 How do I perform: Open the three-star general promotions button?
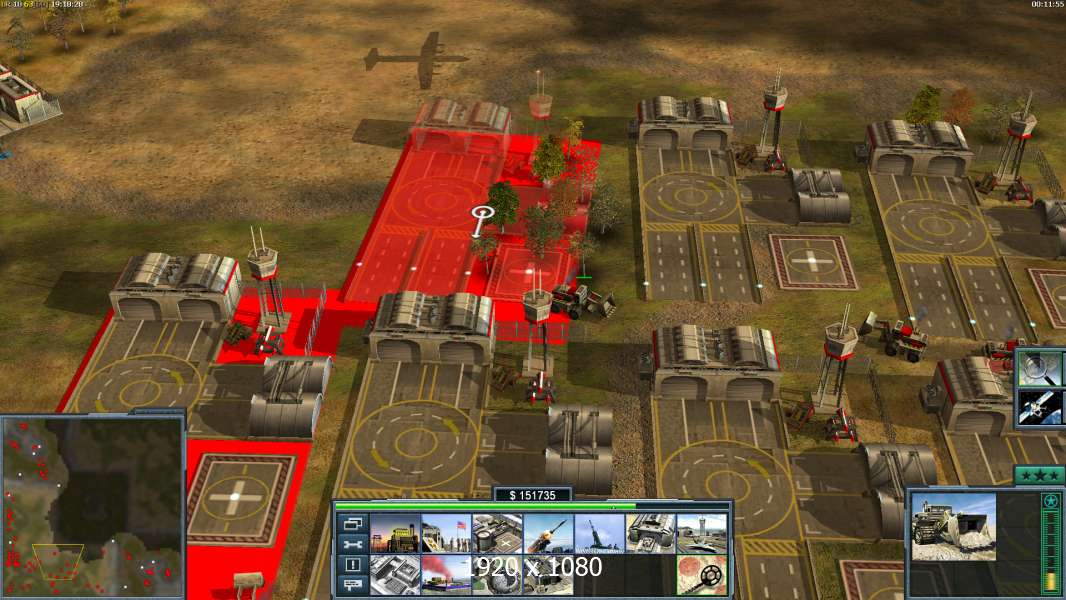click(x=1039, y=474)
